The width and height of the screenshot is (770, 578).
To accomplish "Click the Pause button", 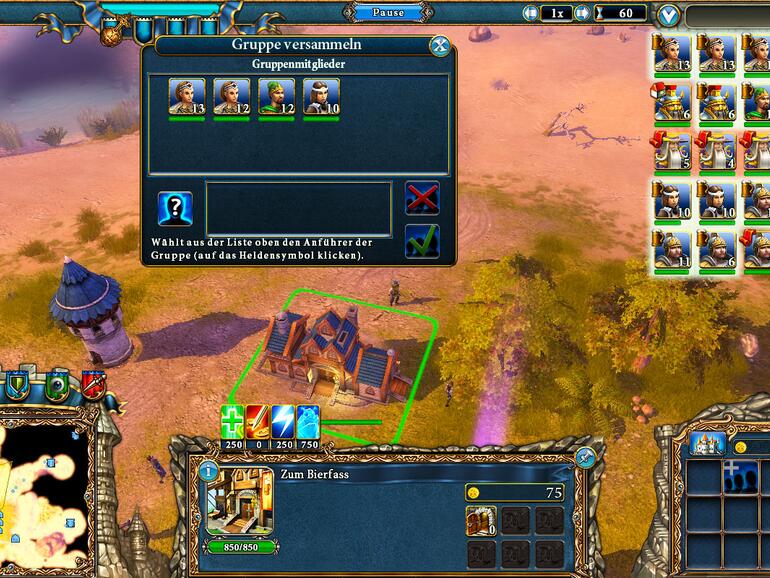I will pos(388,13).
